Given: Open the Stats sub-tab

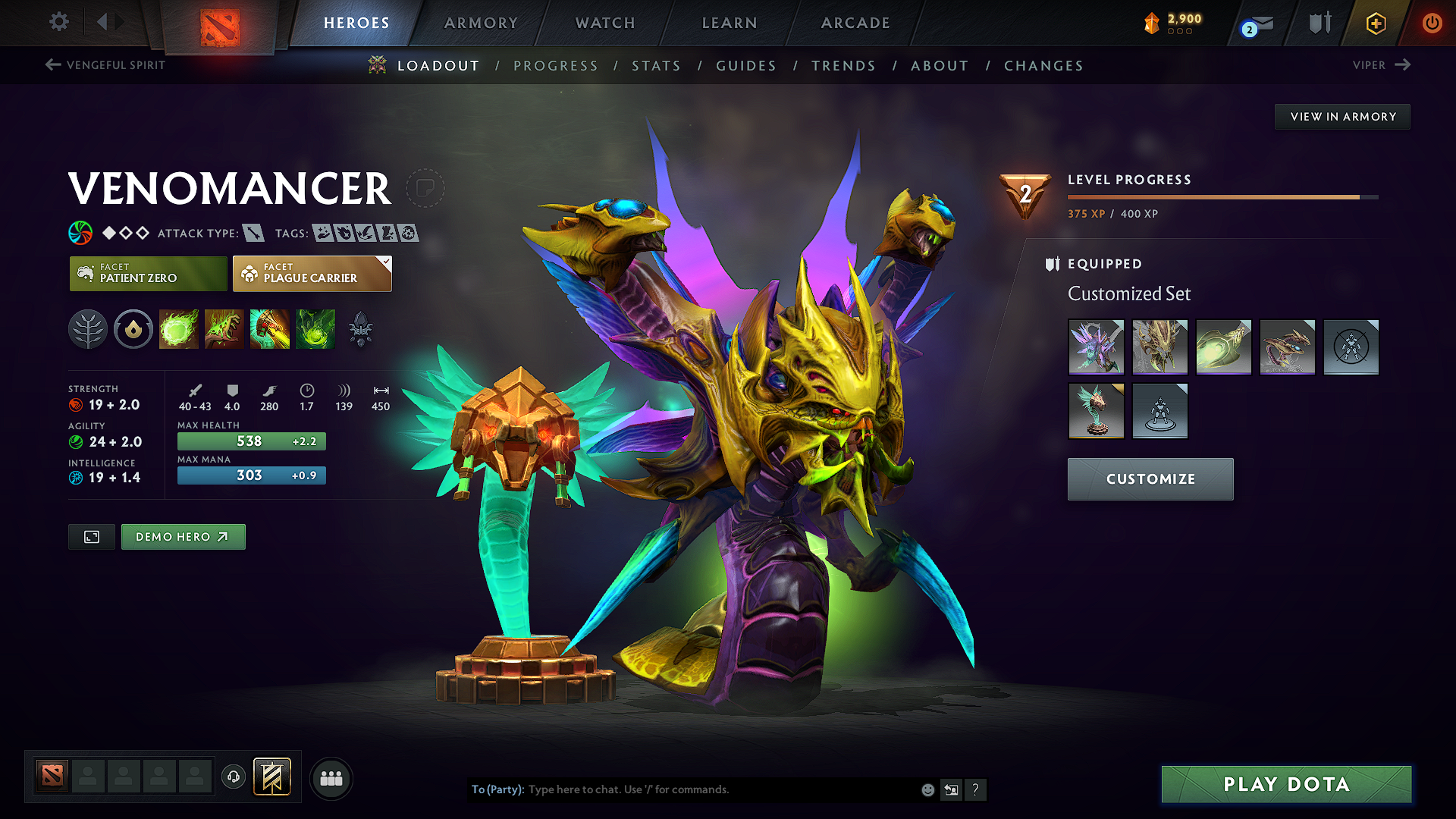Looking at the screenshot, I should pyautogui.click(x=656, y=66).
